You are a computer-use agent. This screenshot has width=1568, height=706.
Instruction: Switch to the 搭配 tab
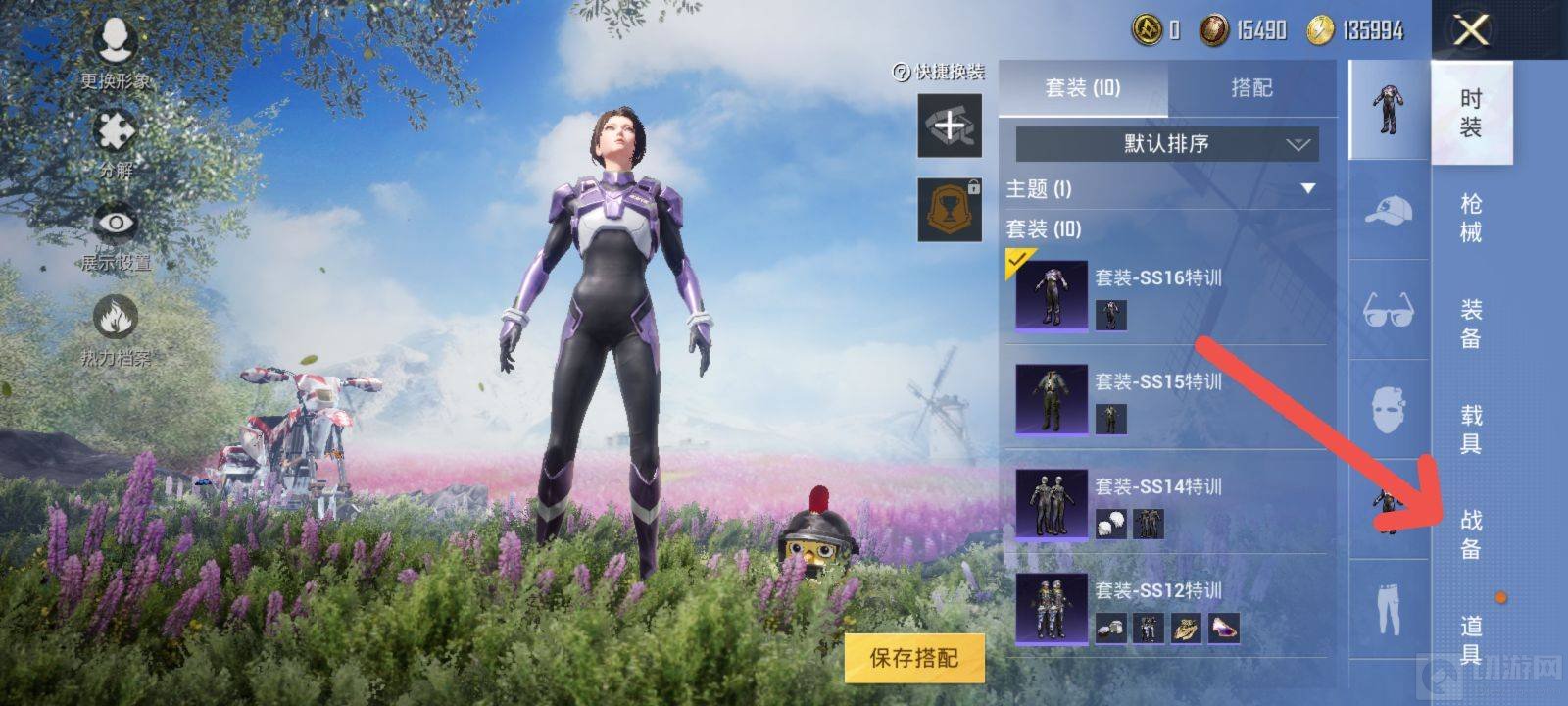click(1251, 88)
